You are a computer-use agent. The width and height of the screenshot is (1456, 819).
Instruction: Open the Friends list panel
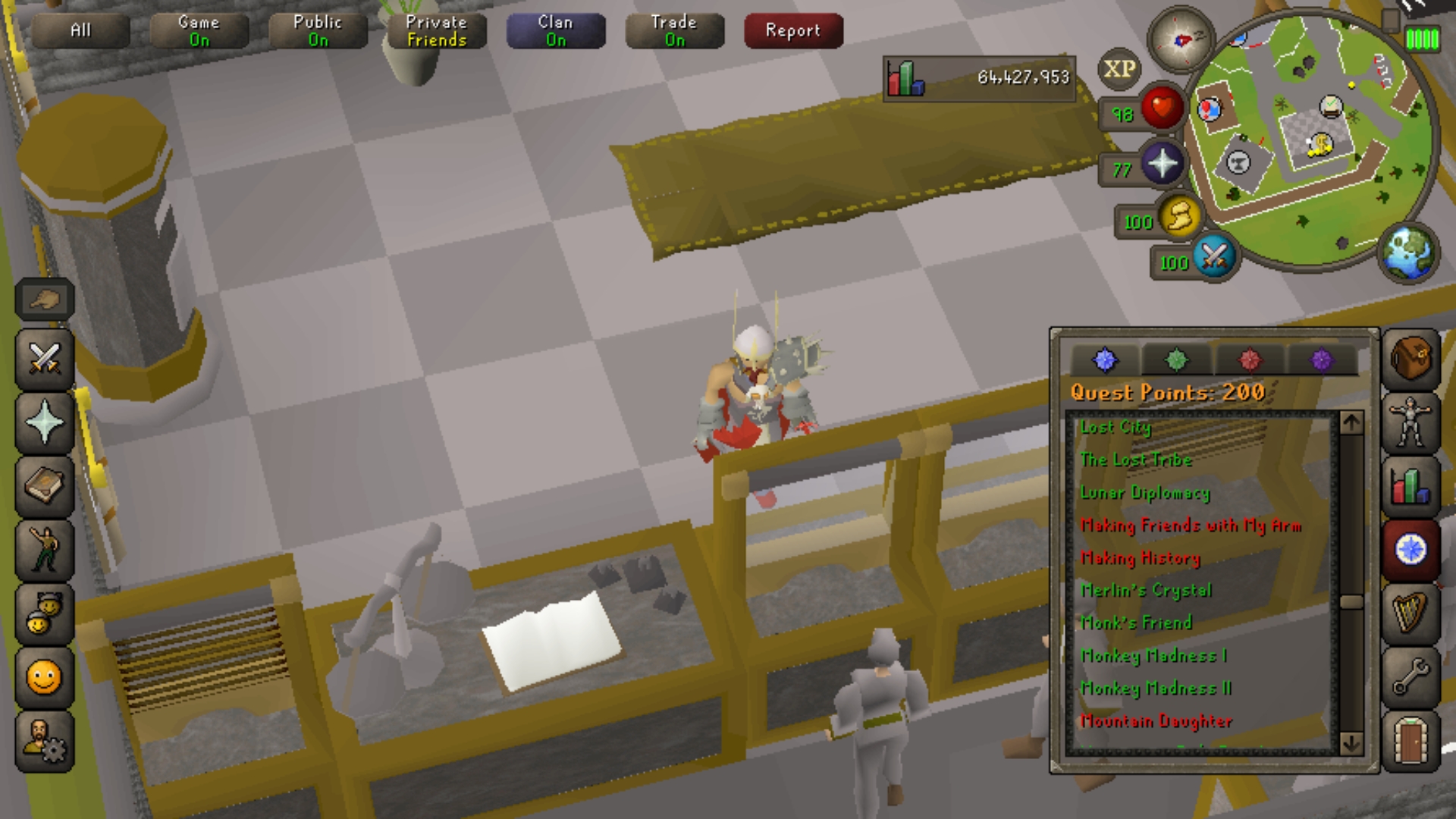pyautogui.click(x=43, y=612)
